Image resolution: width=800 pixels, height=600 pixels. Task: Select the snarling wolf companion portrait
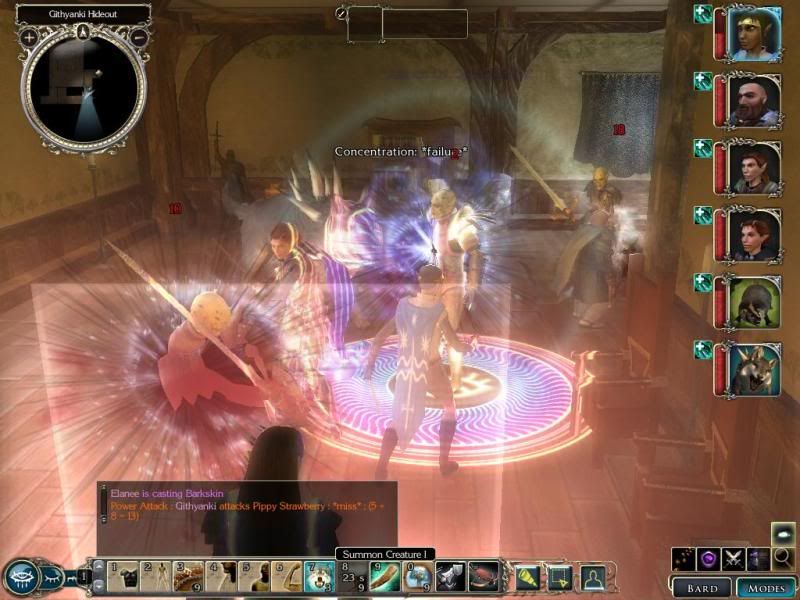point(755,367)
